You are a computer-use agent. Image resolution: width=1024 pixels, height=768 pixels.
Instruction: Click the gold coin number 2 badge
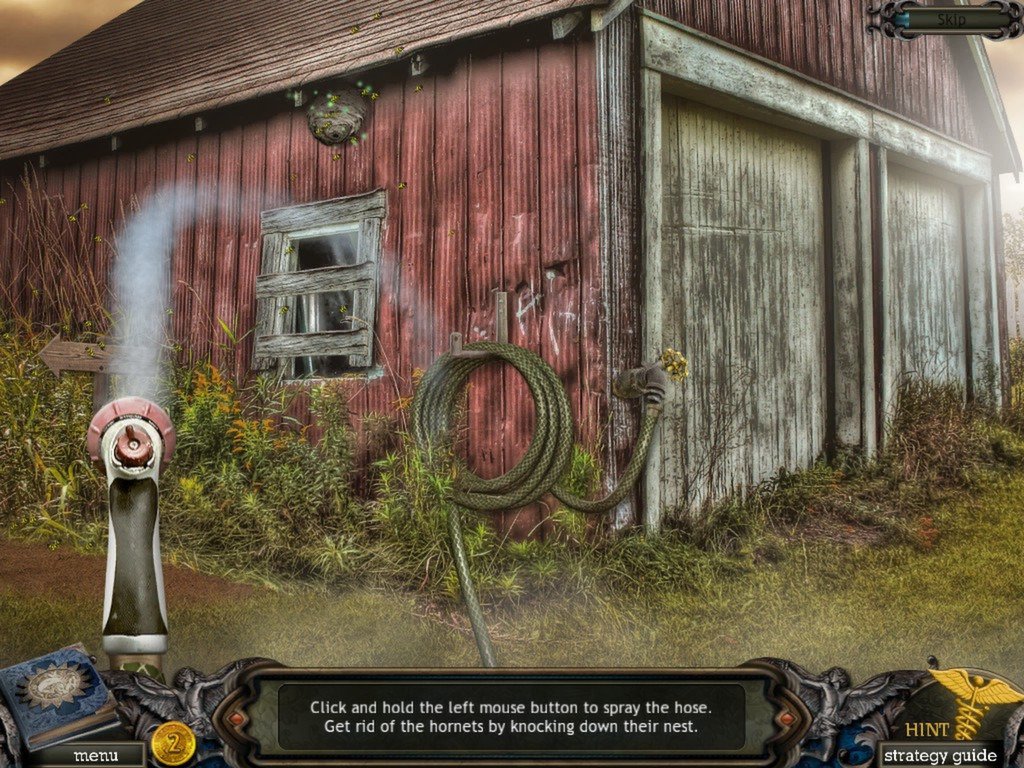pos(174,742)
